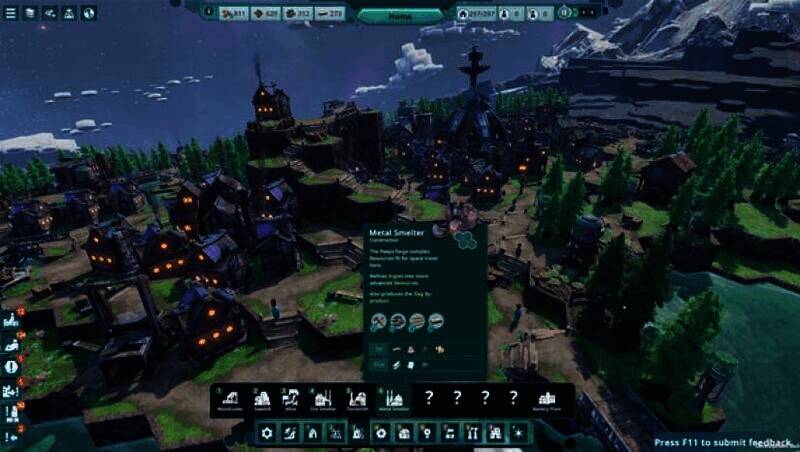This screenshot has height=452, width=800.
Task: Open the stacked layers icon in top-left toolbar
Action: click(30, 13)
